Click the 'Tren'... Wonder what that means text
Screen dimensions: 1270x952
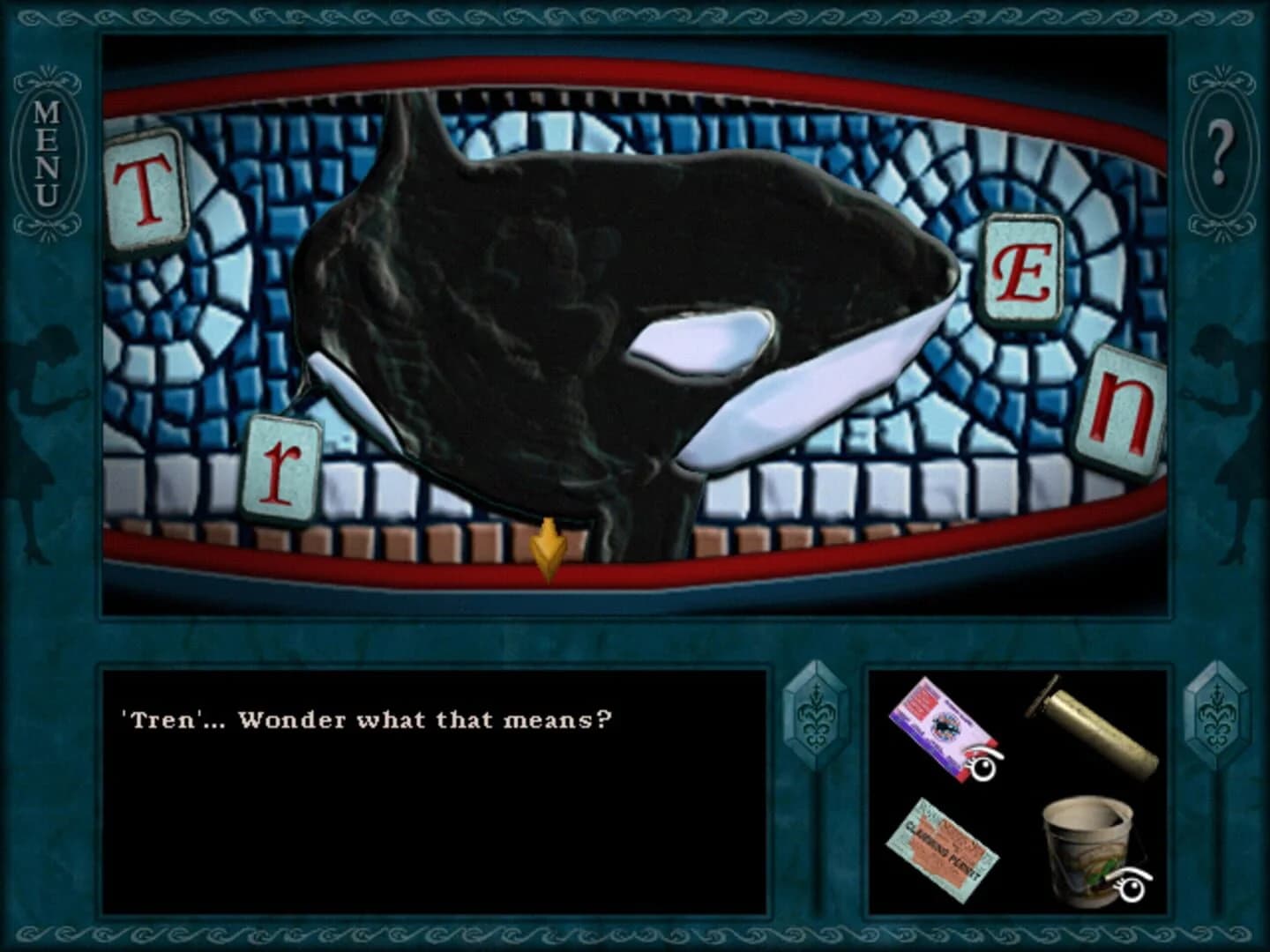click(x=366, y=718)
